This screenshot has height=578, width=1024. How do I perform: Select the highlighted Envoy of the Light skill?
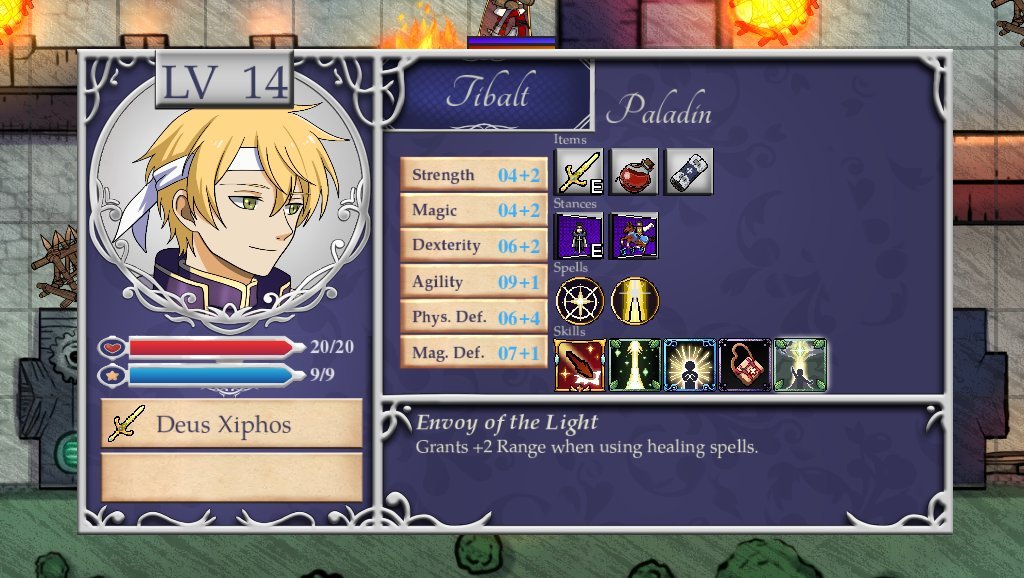pyautogui.click(x=800, y=365)
